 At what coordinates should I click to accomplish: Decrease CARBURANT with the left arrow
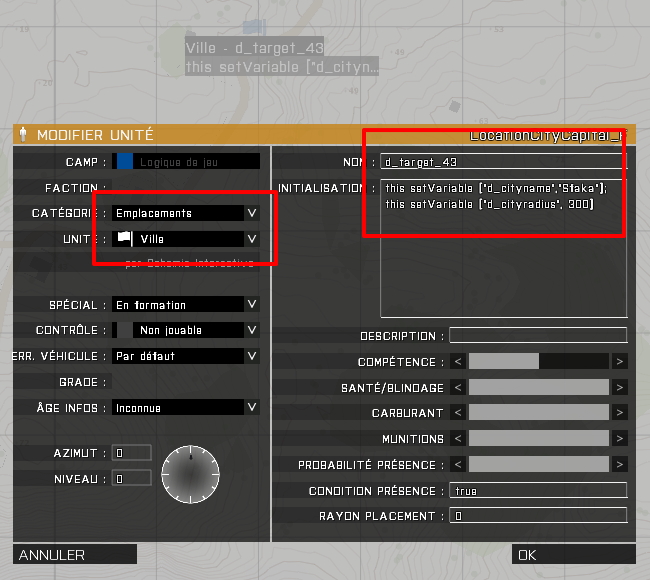pos(458,412)
